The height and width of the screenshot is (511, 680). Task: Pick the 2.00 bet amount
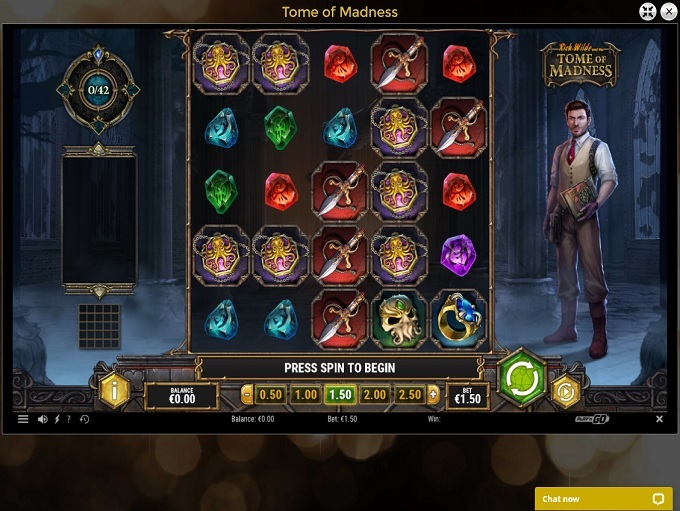pyautogui.click(x=375, y=395)
